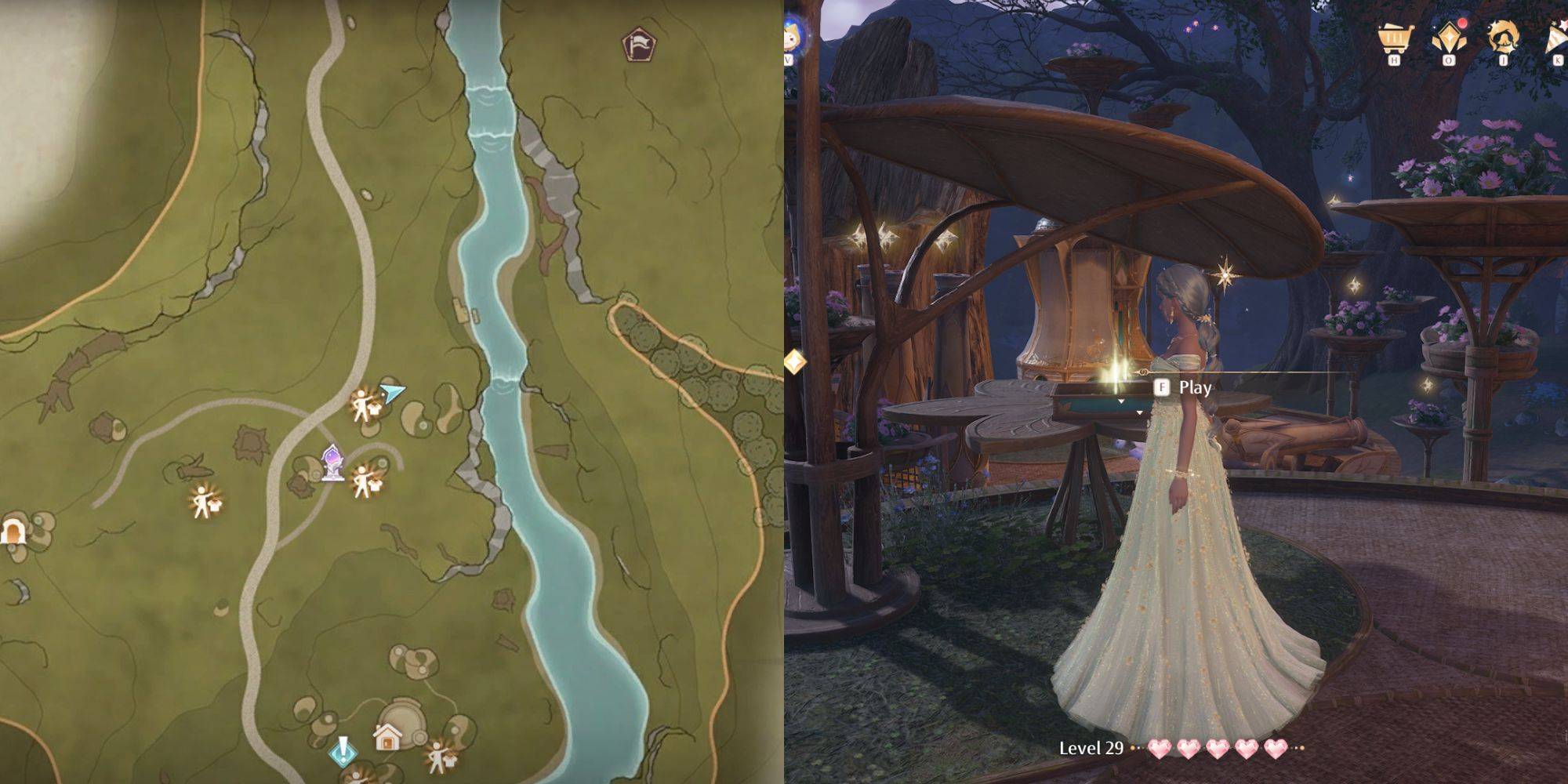
Task: Select the orange archway cave entrance marker
Action: coord(12,532)
